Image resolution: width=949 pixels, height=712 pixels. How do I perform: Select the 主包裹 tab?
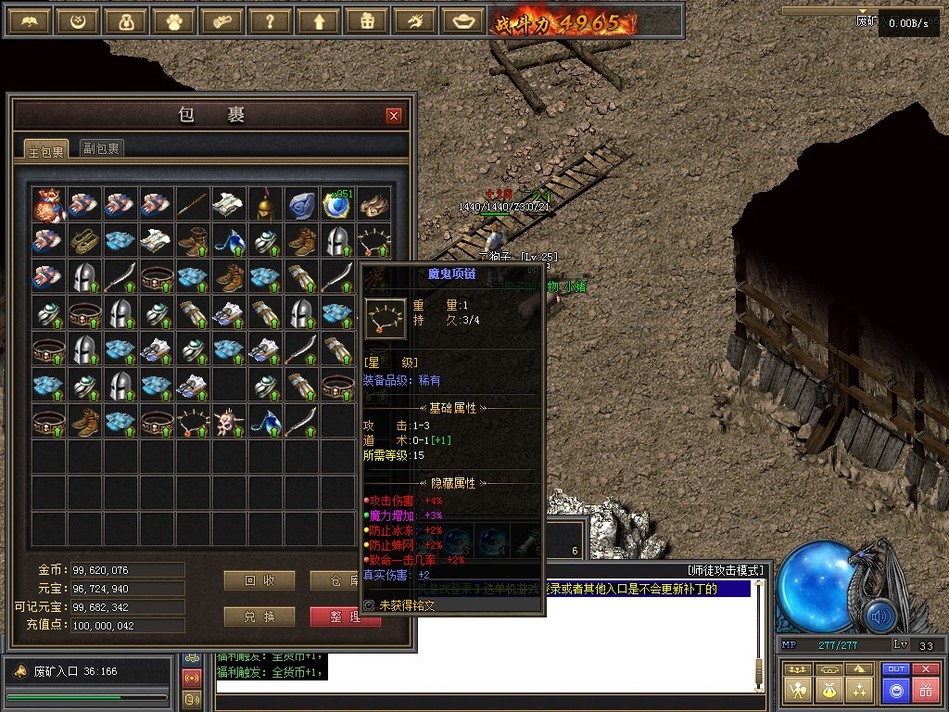[x=47, y=151]
